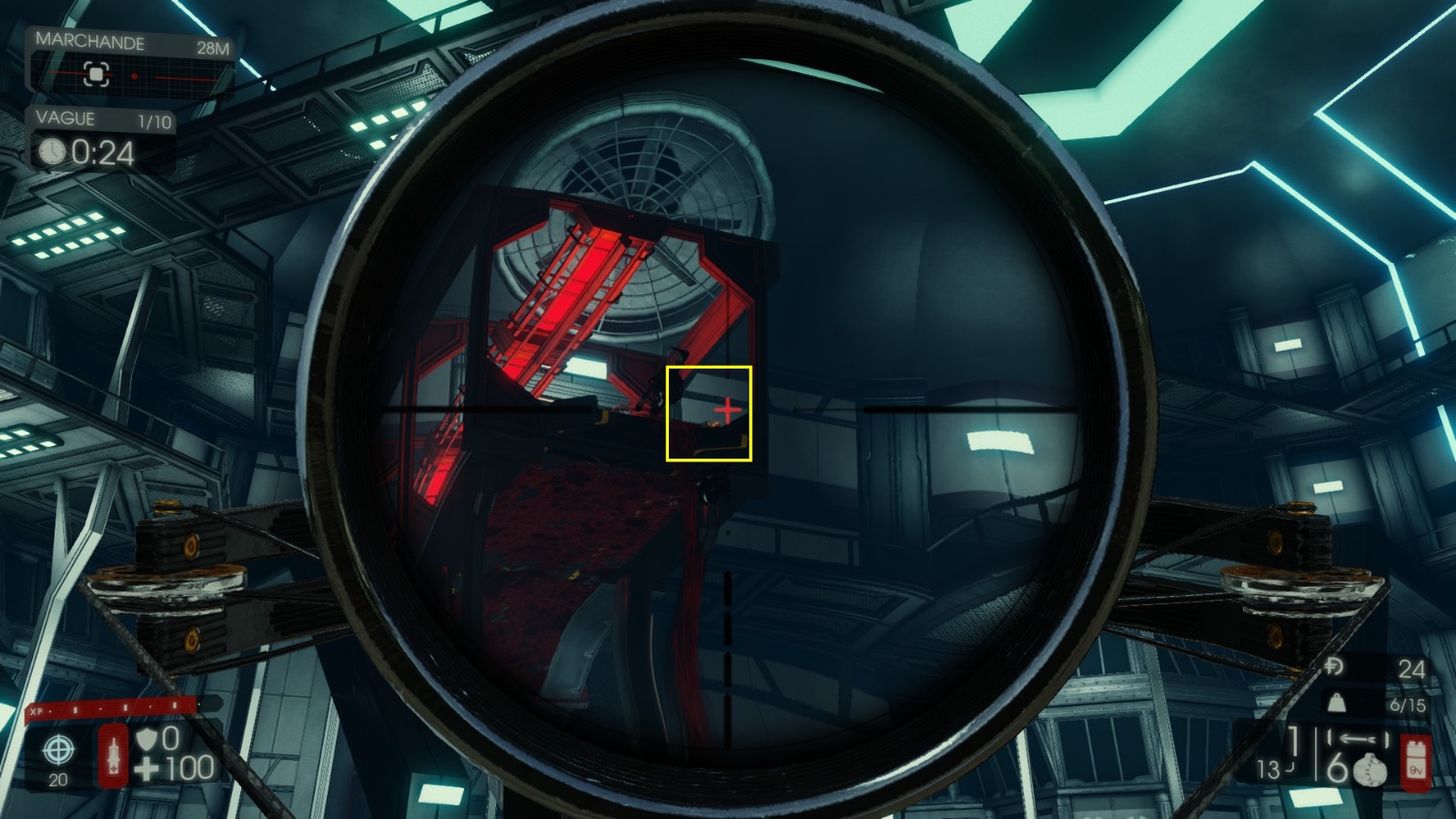
Task: Click the perk crosshair icon above 20
Action: point(59,748)
